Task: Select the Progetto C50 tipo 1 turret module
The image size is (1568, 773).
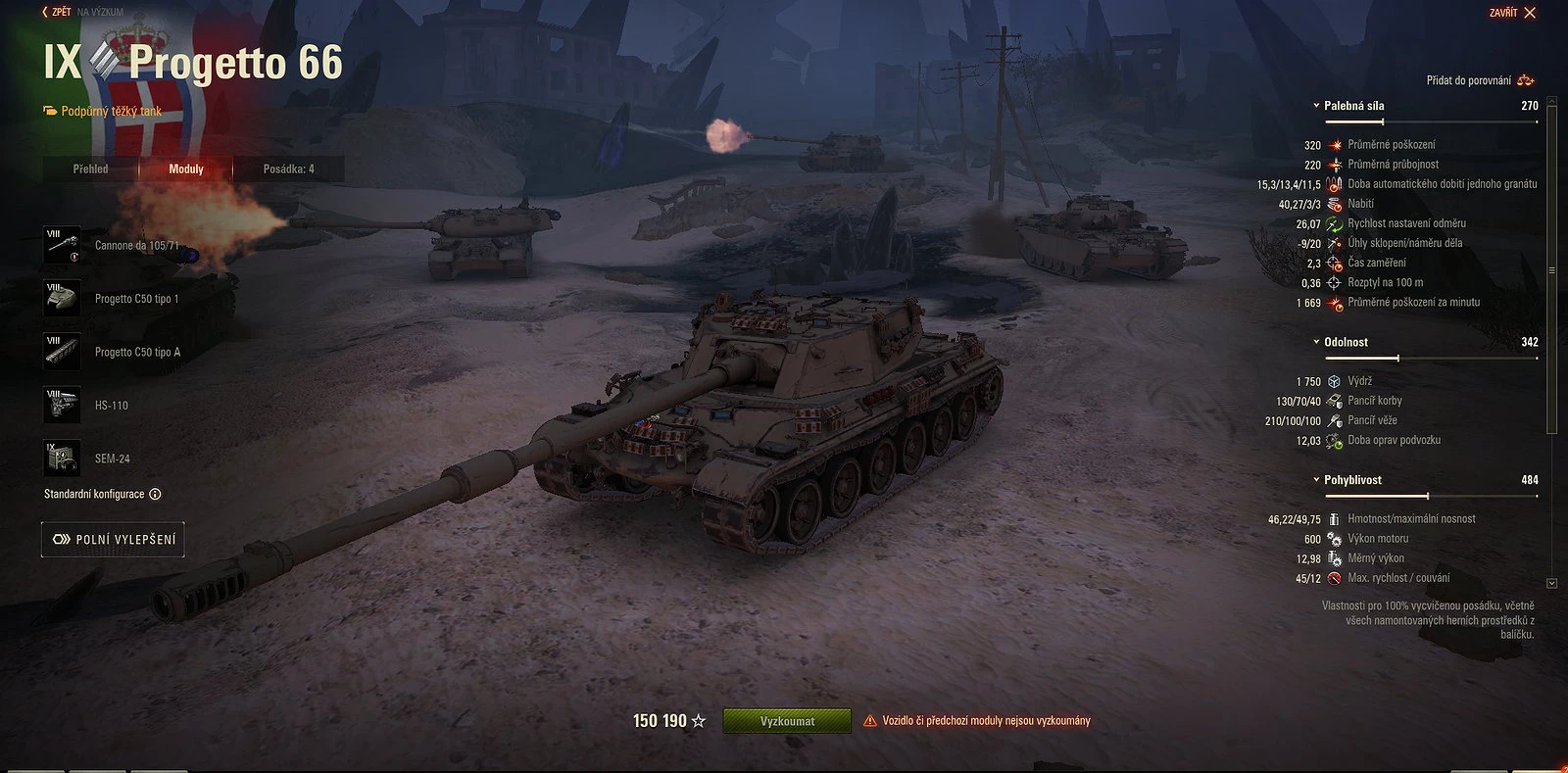Action: (62, 298)
